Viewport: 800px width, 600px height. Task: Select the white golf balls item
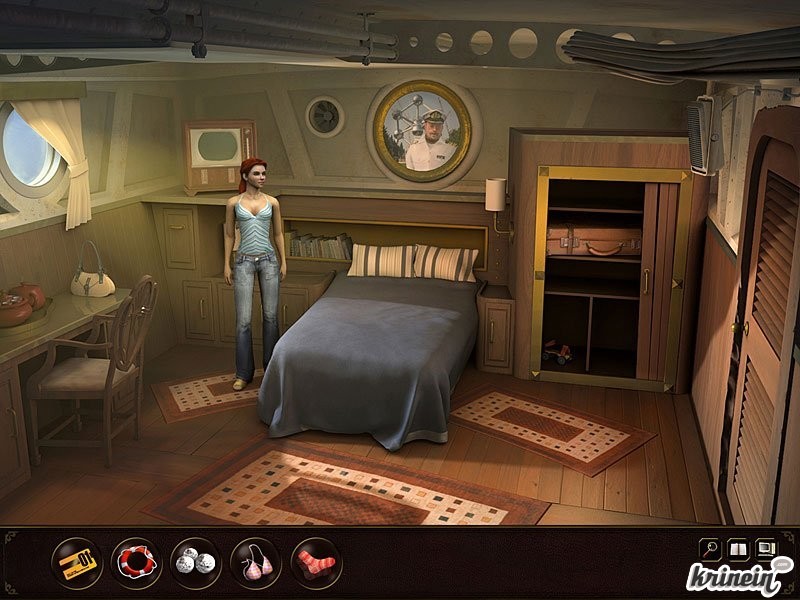click(196, 563)
